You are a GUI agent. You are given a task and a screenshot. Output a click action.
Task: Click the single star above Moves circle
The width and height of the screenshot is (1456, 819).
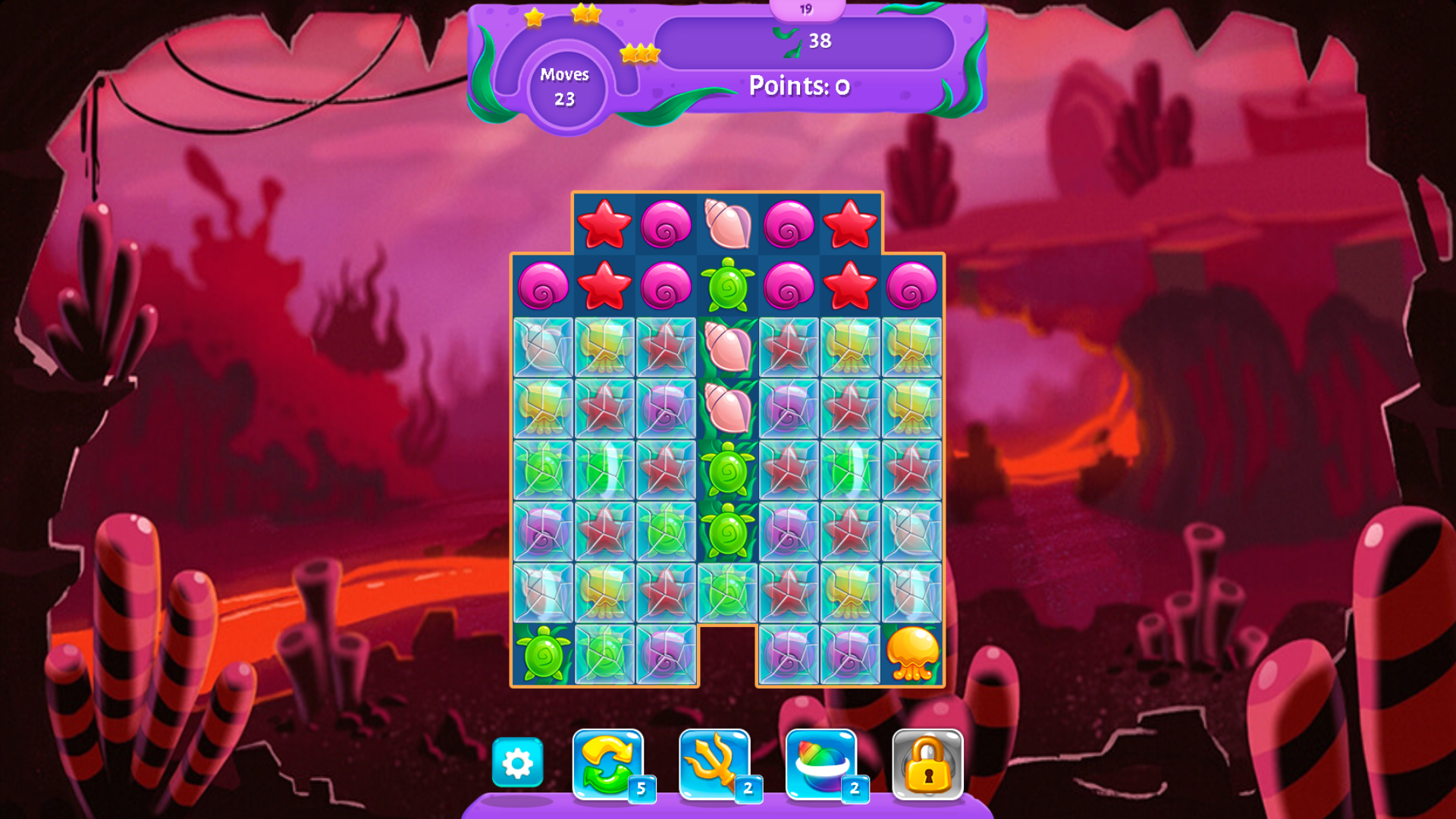point(533,17)
